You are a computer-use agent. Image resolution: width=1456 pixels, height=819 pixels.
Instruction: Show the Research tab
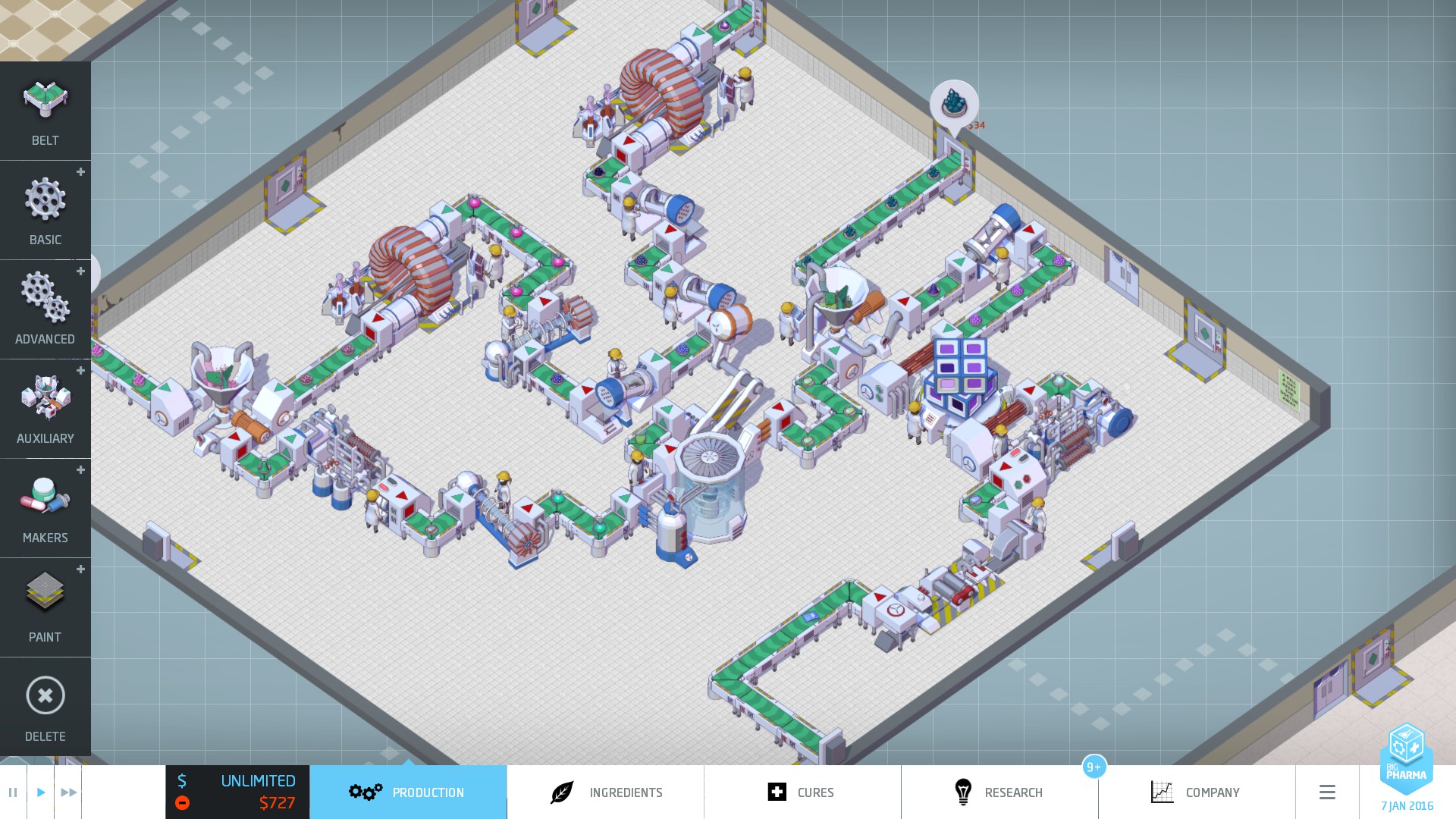point(999,792)
